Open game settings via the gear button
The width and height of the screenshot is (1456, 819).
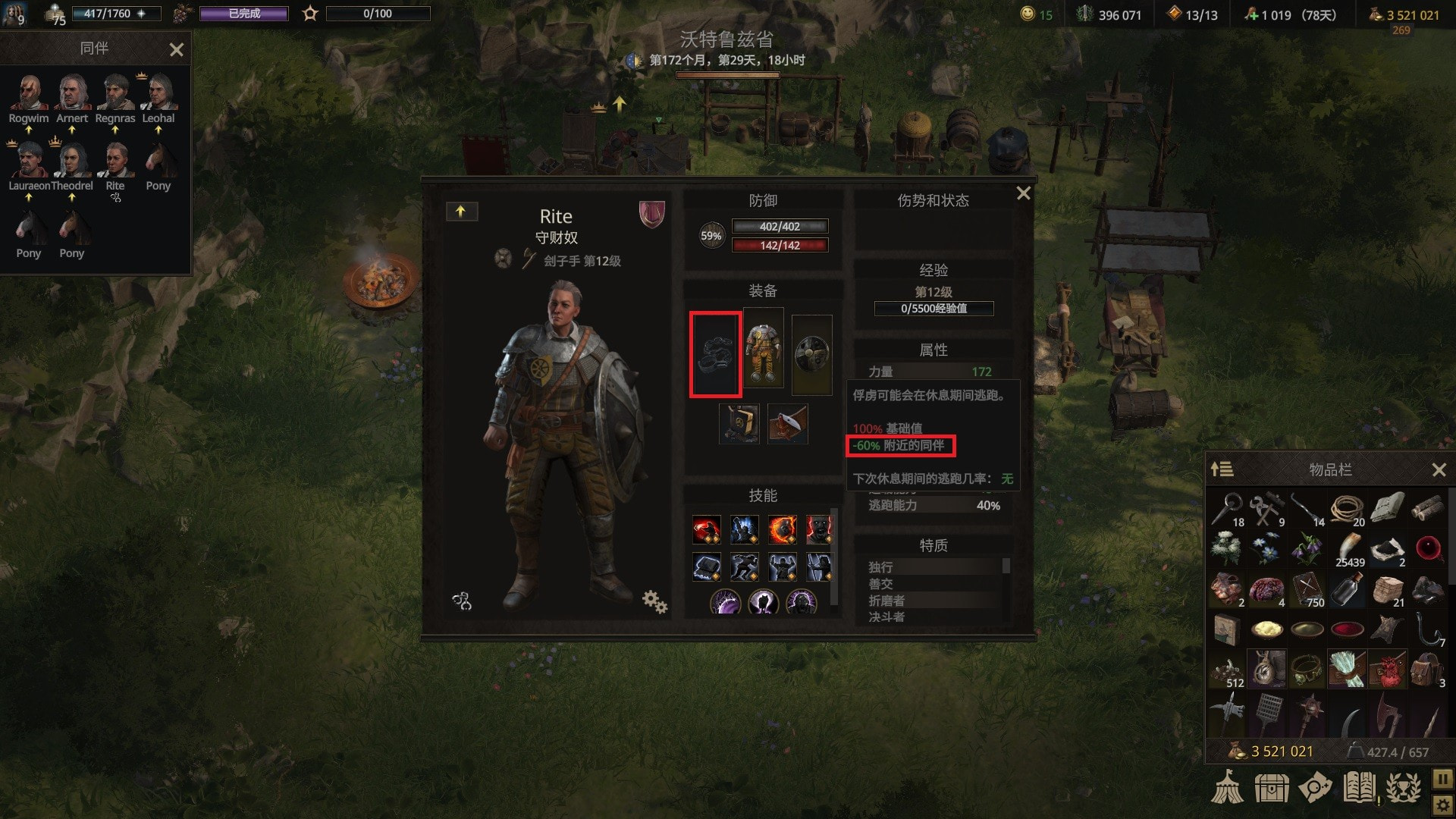tap(1442, 805)
